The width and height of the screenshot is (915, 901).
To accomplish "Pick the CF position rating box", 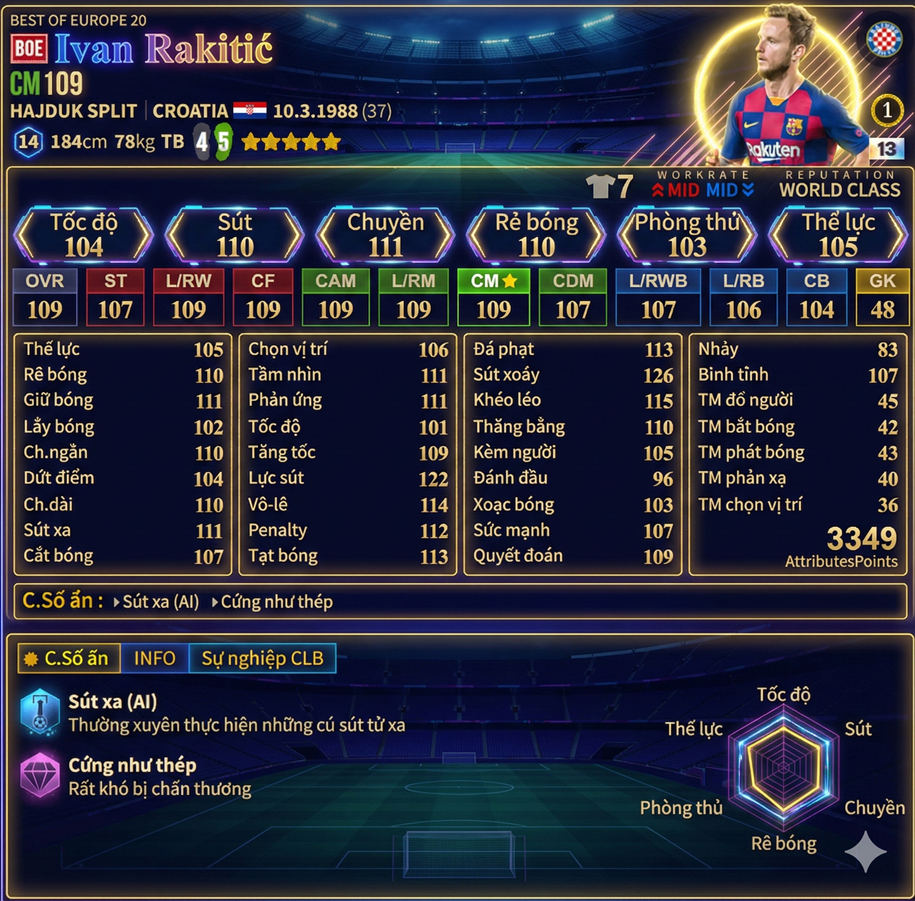I will (x=263, y=297).
